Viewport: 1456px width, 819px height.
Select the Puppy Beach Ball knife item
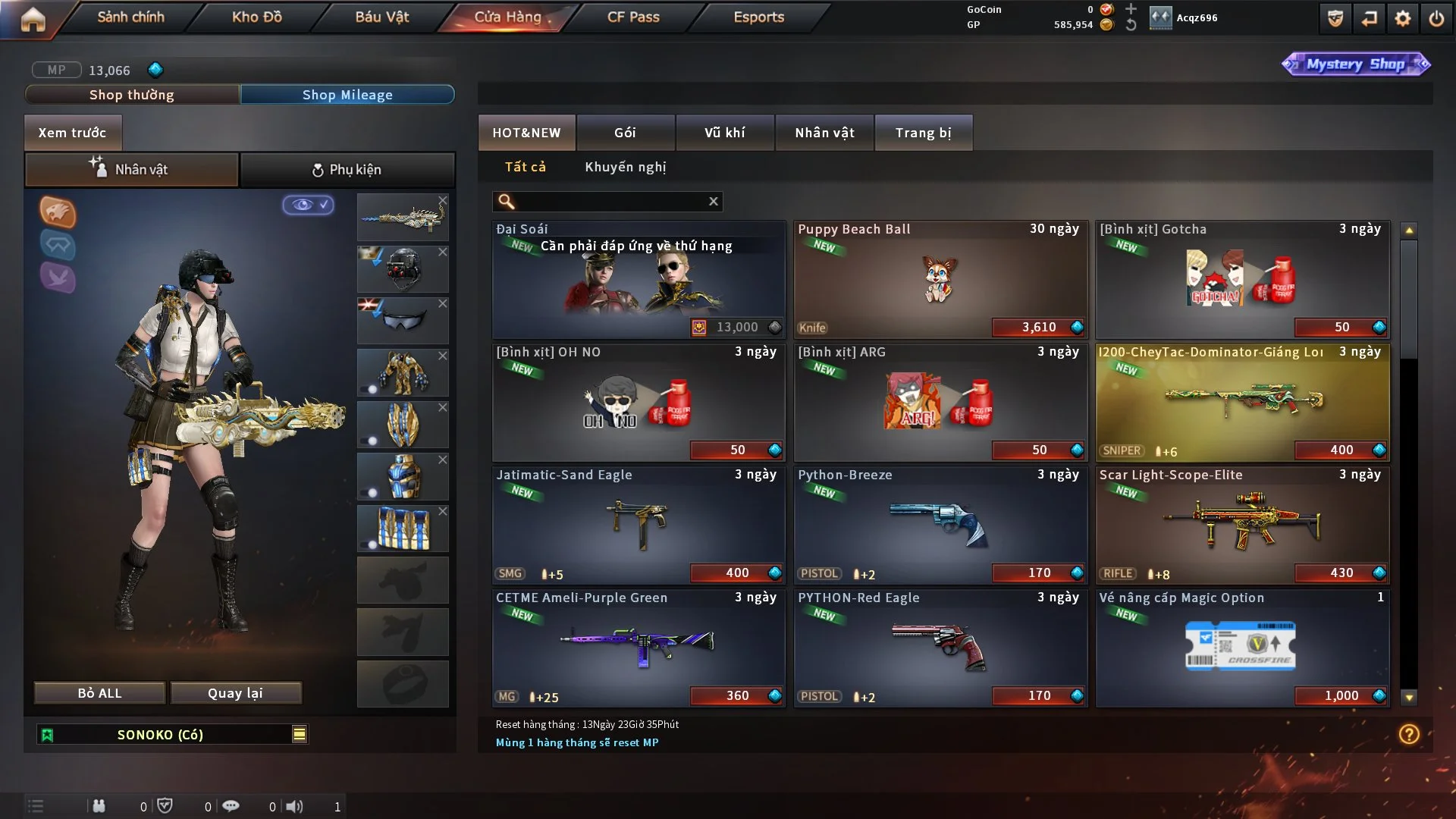click(x=940, y=279)
